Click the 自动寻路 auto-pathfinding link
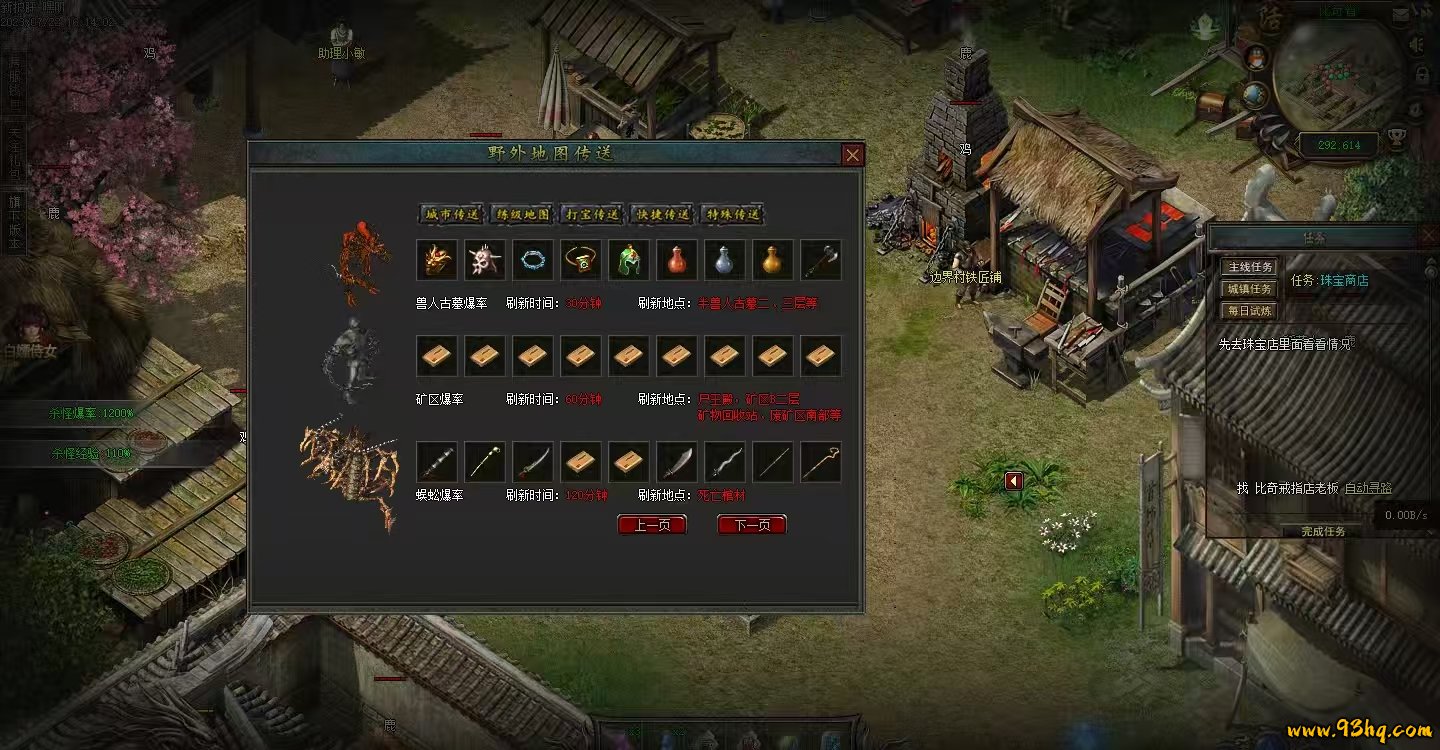1440x750 pixels. point(1368,488)
